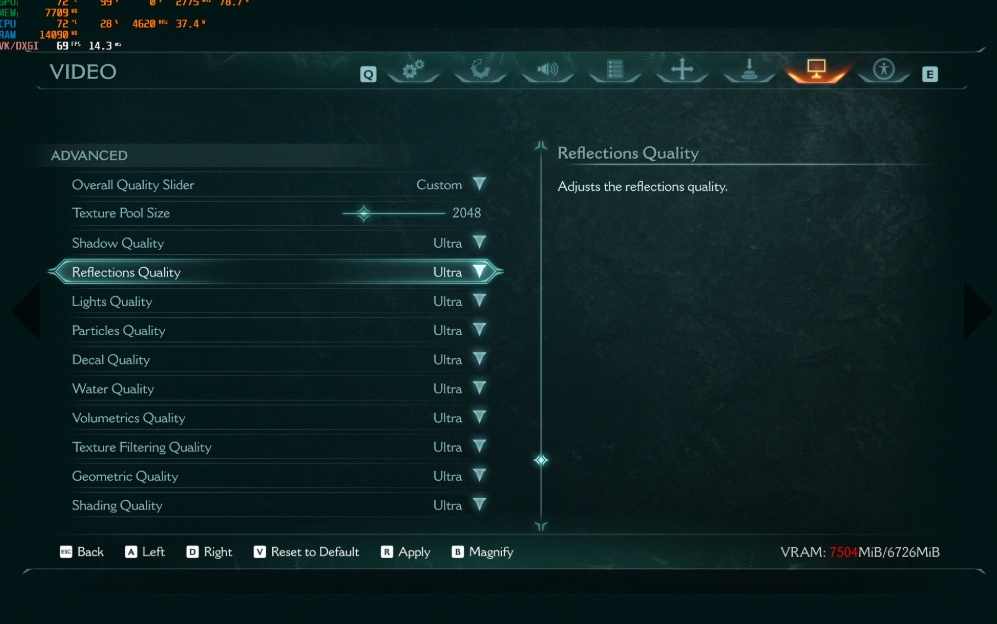This screenshot has height=624, width=997.
Task: Reset video settings to default
Action: [306, 552]
